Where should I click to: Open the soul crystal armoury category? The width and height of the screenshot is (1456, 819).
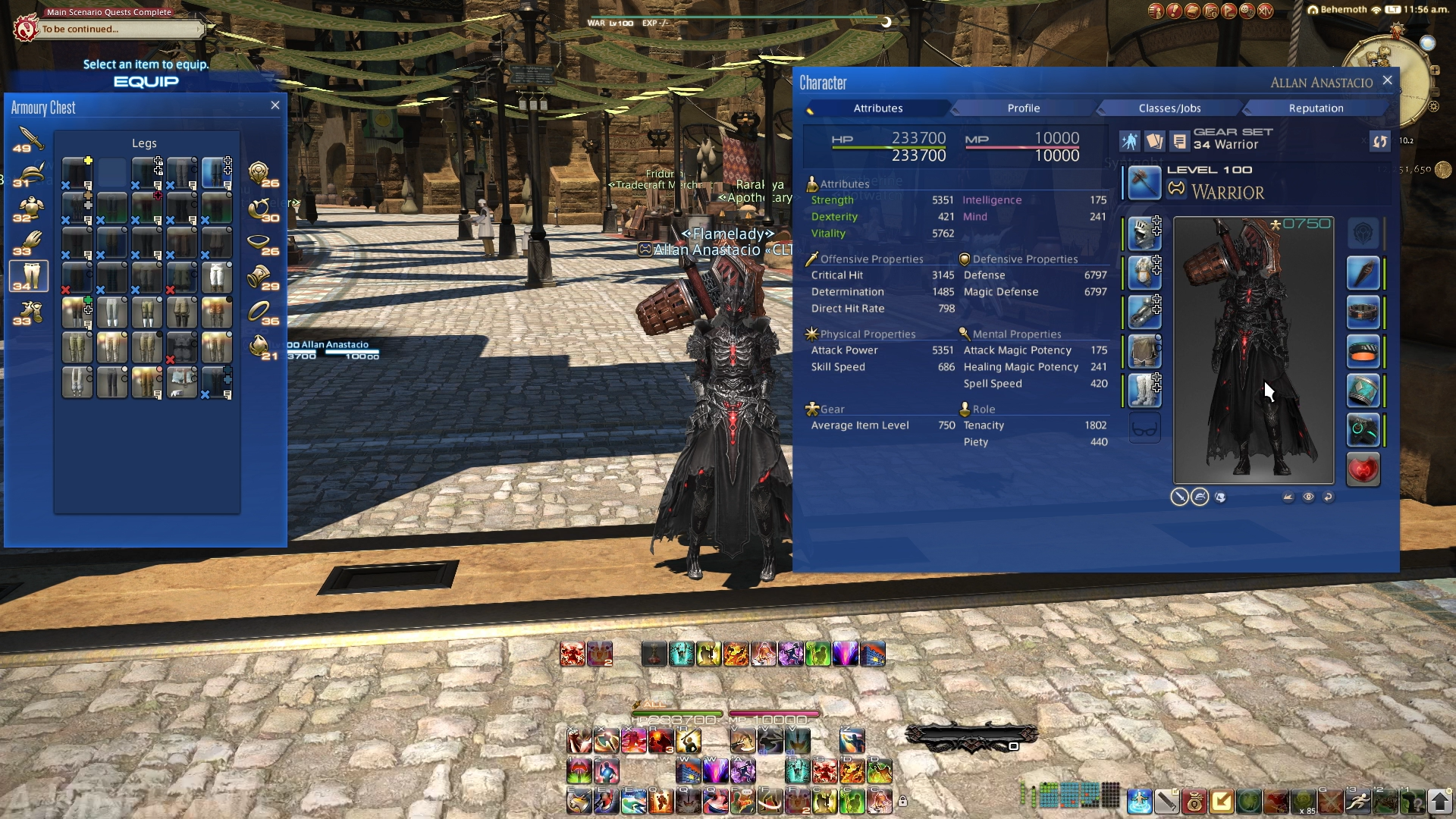(x=259, y=347)
